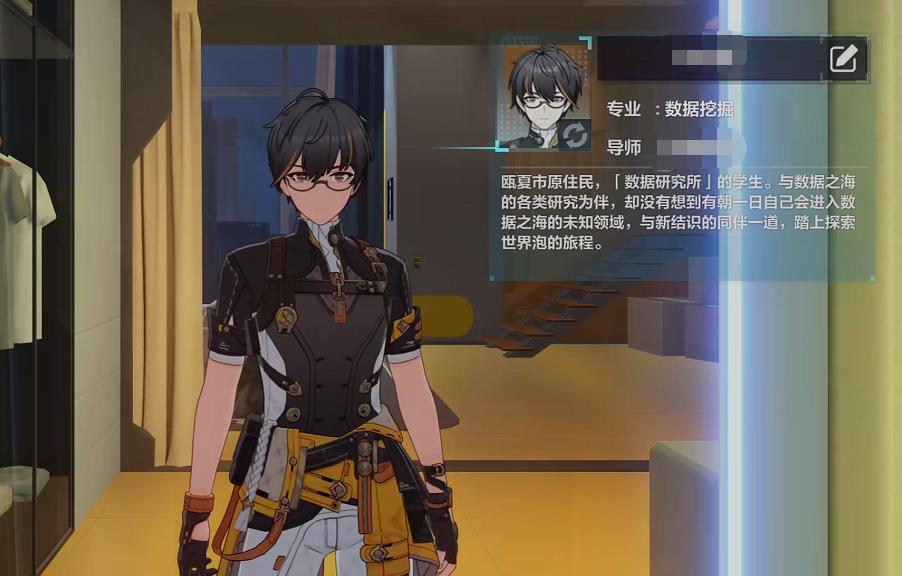Image resolution: width=902 pixels, height=576 pixels.
Task: Click the edit name pencil icon
Action: pyautogui.click(x=843, y=59)
